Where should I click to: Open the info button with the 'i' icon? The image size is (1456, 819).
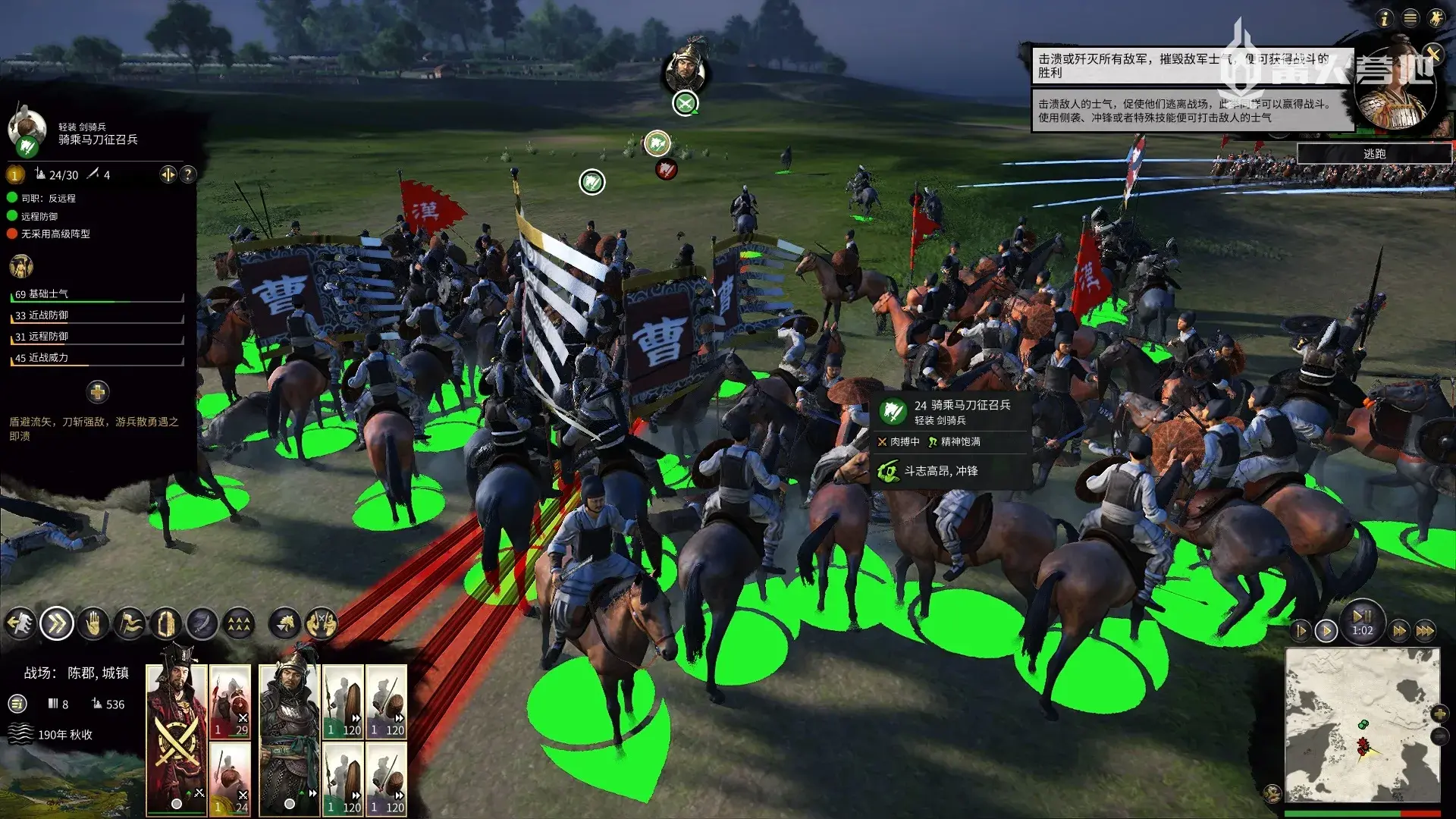tap(1385, 18)
